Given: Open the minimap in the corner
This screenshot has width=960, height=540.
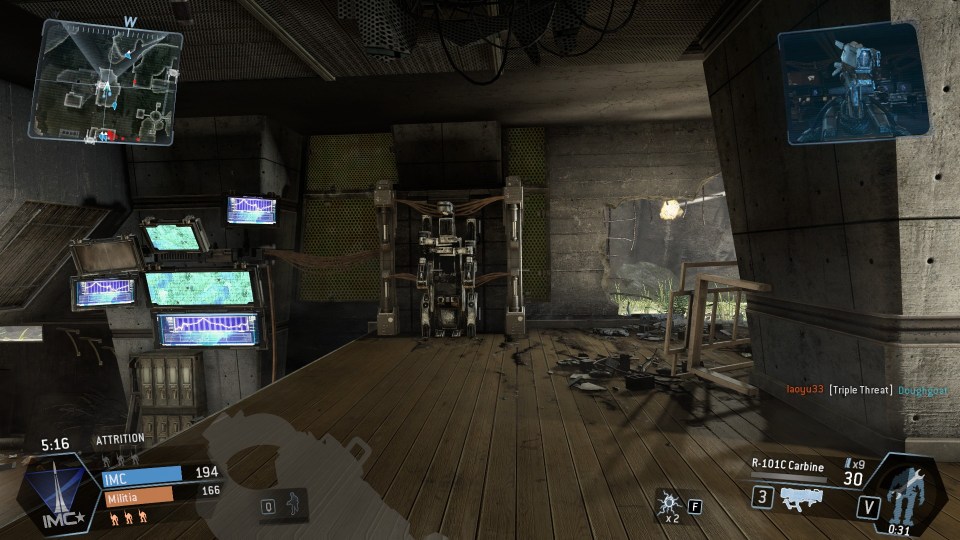Looking at the screenshot, I should coord(105,81).
